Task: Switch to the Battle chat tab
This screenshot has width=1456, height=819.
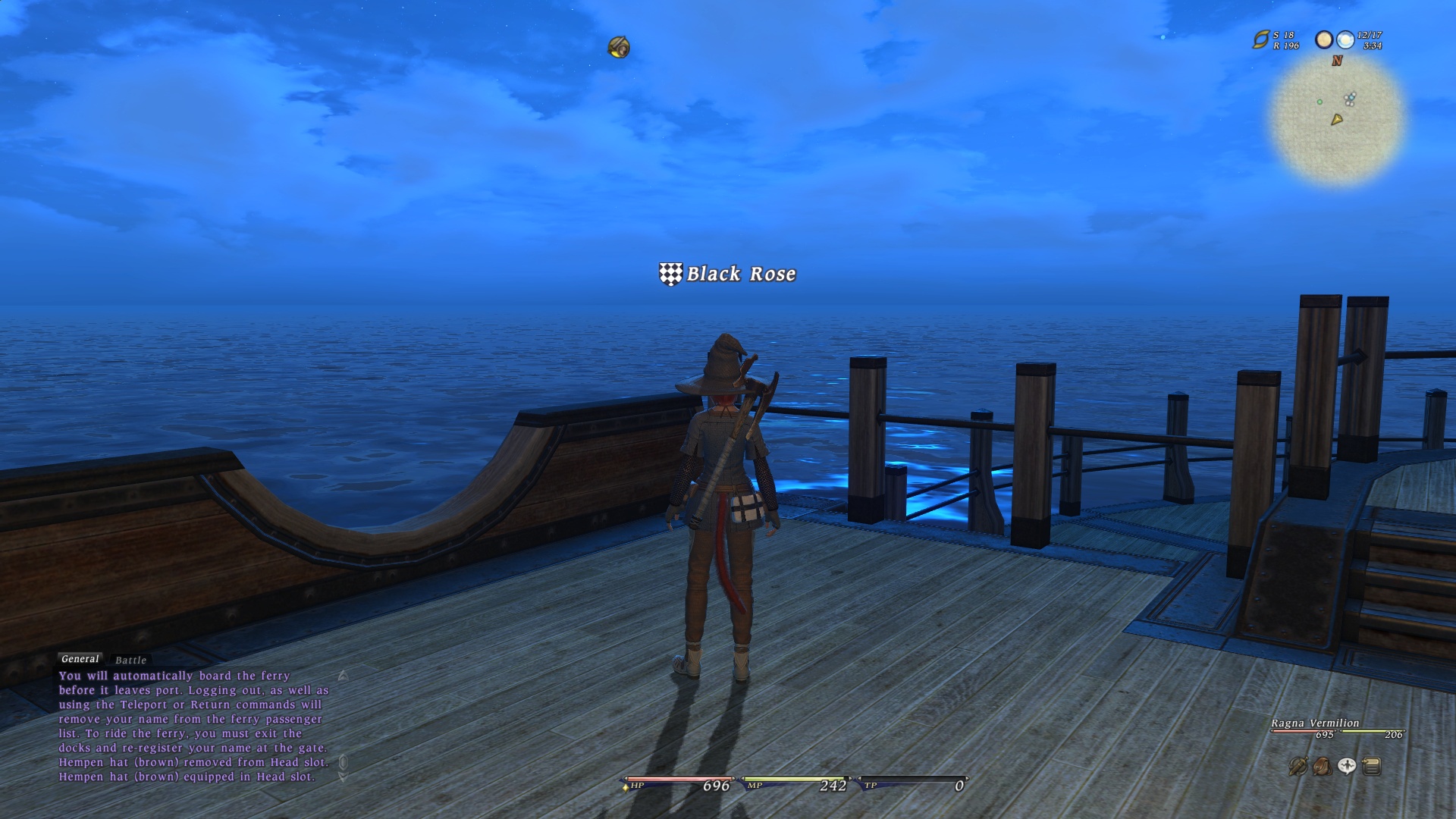Action: 130,661
